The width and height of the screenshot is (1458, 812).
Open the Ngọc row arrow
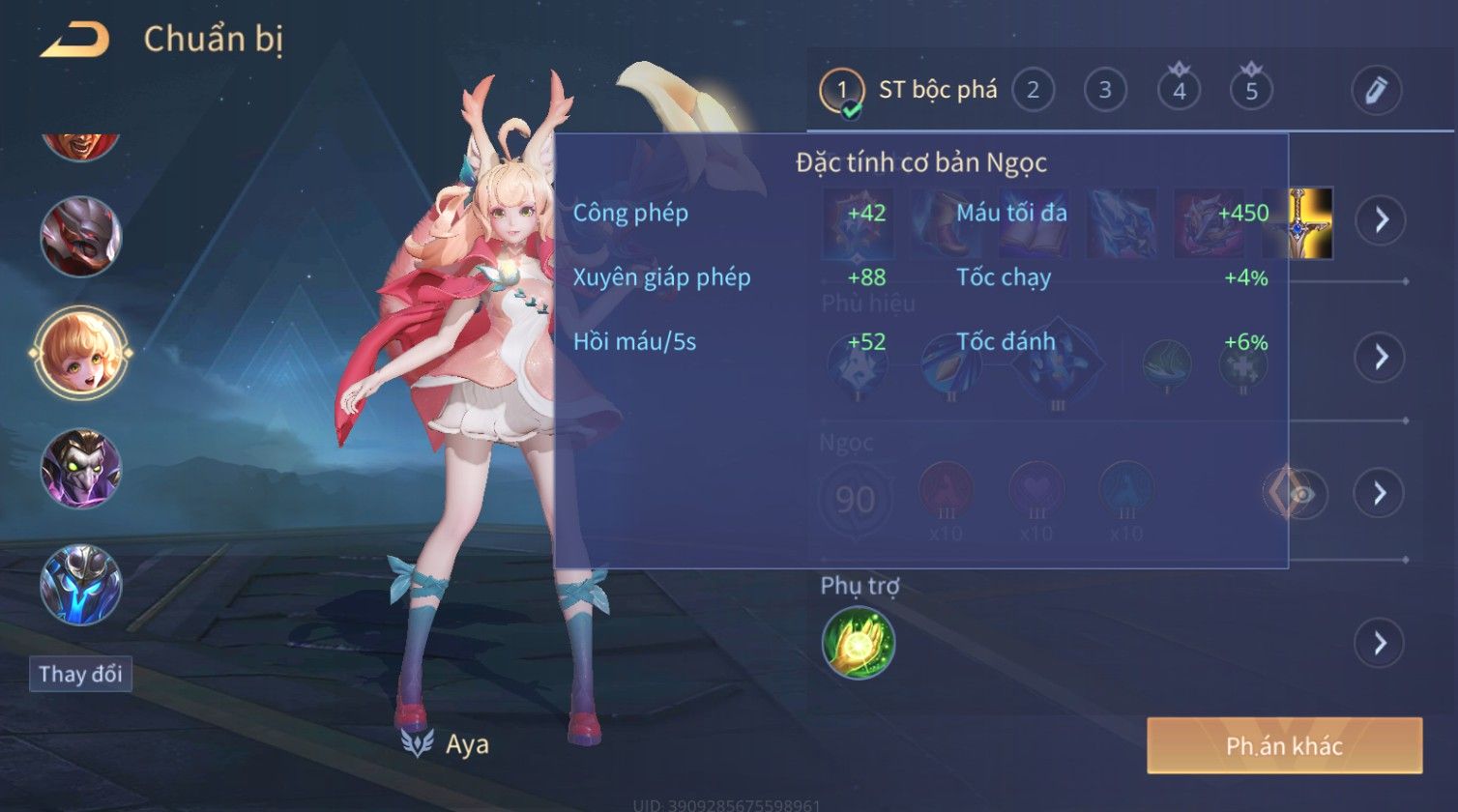pos(1380,493)
